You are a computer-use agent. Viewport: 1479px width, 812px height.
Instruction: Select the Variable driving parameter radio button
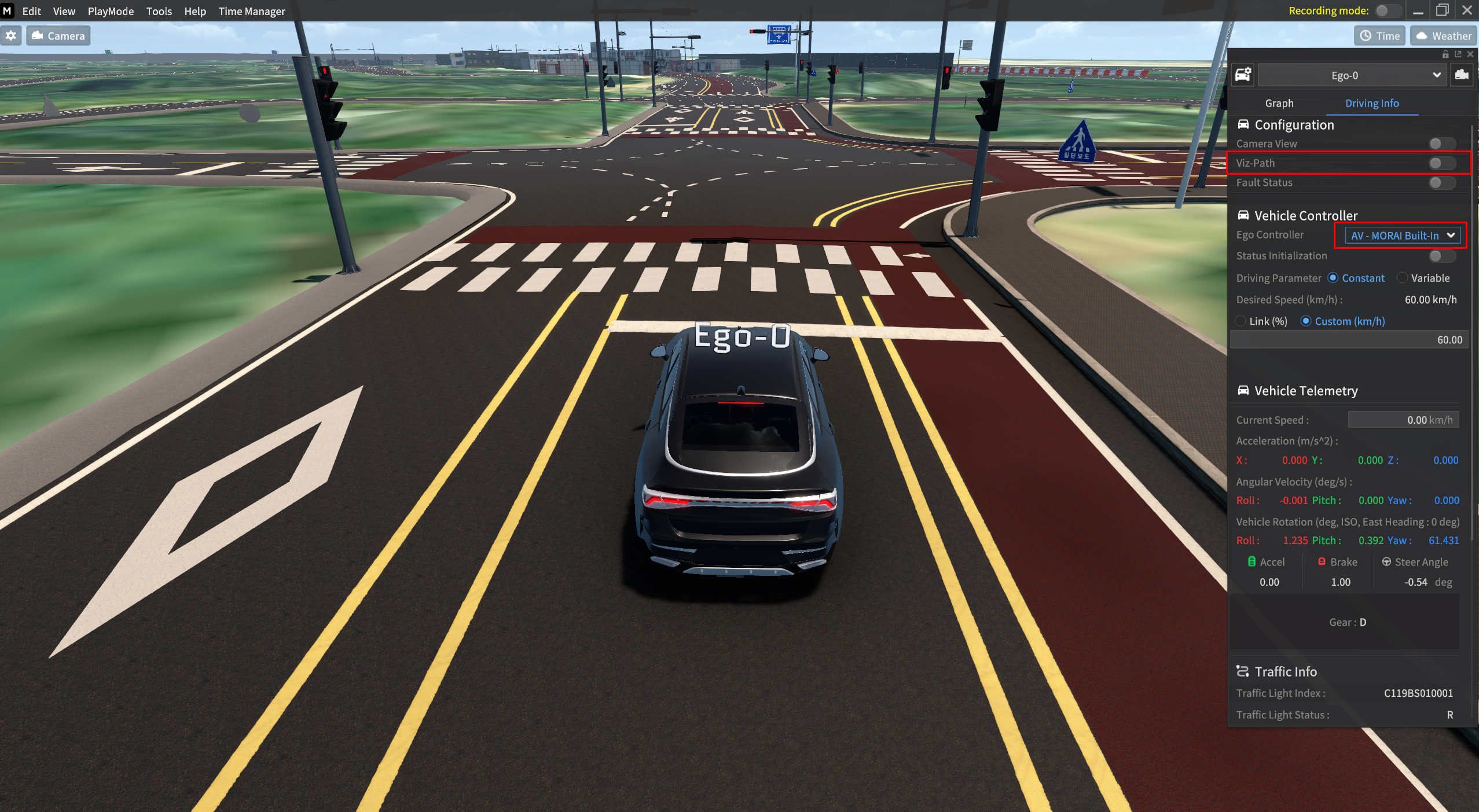(1401, 278)
